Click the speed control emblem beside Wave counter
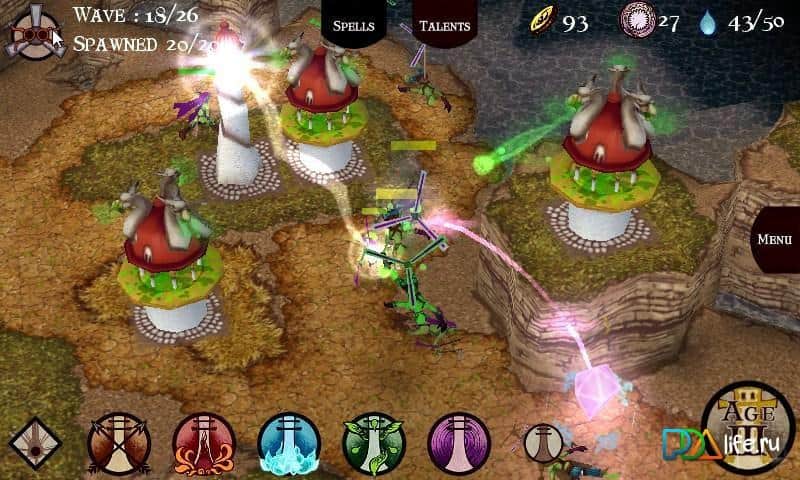The image size is (800, 480). [32, 32]
